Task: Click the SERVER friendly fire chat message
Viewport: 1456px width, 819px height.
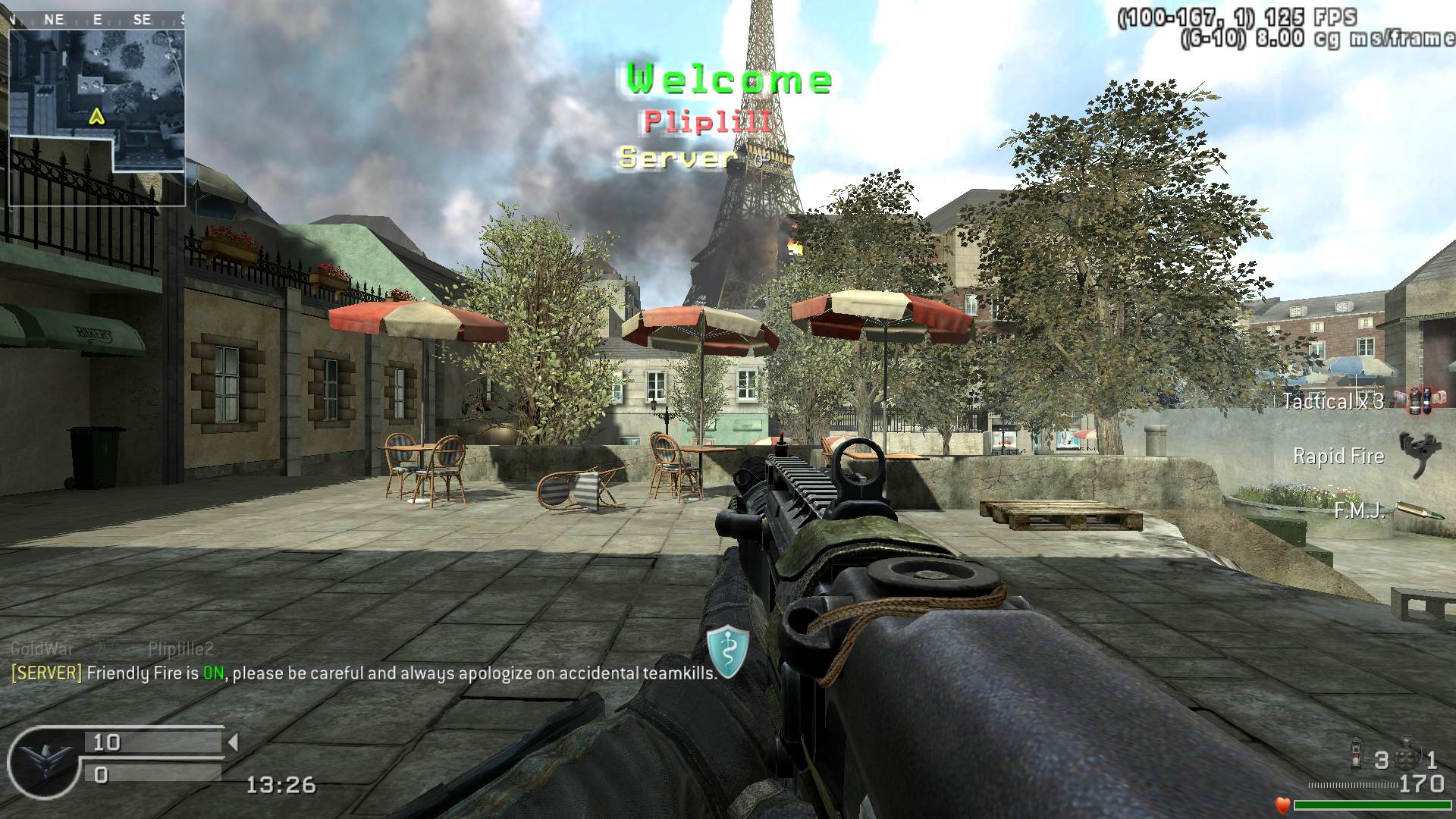Action: (364, 673)
